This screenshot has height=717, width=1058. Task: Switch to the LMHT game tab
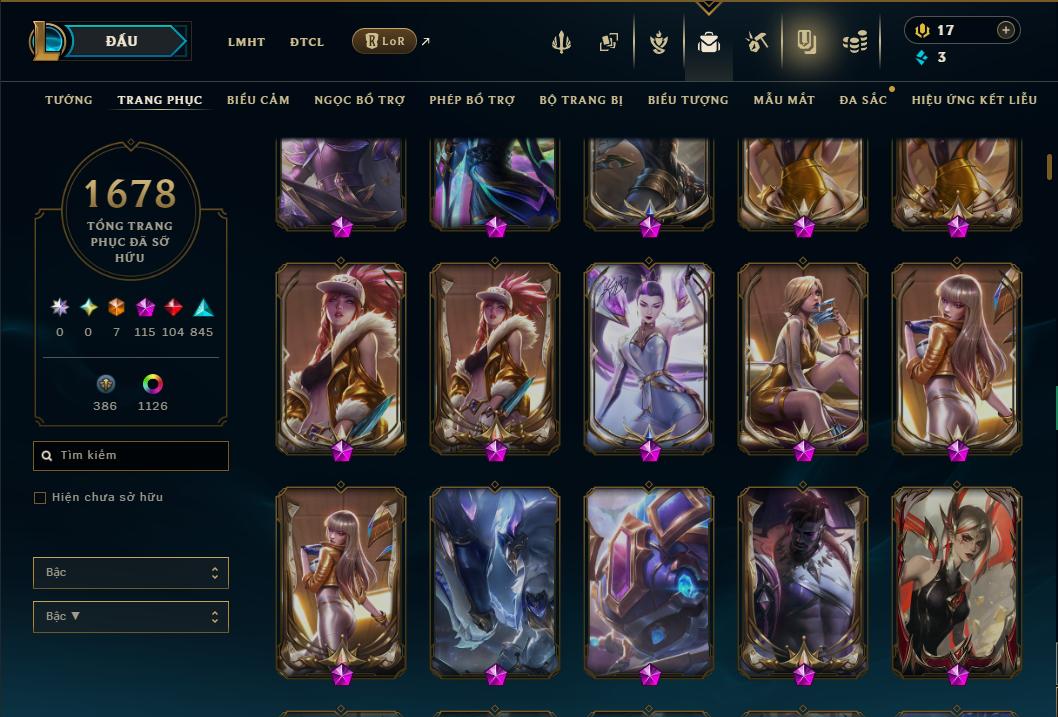click(x=246, y=42)
